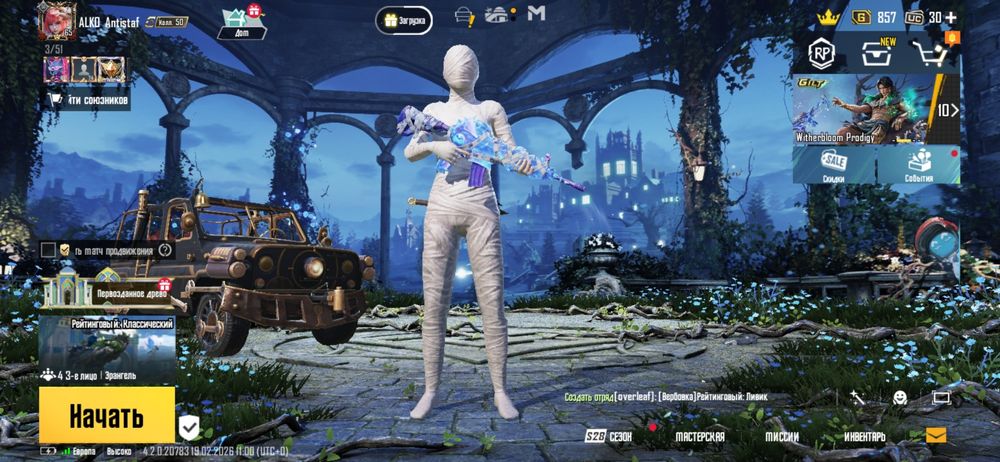The image size is (1000, 462).
Task: Open the Миссии missions tab
Action: click(x=782, y=437)
